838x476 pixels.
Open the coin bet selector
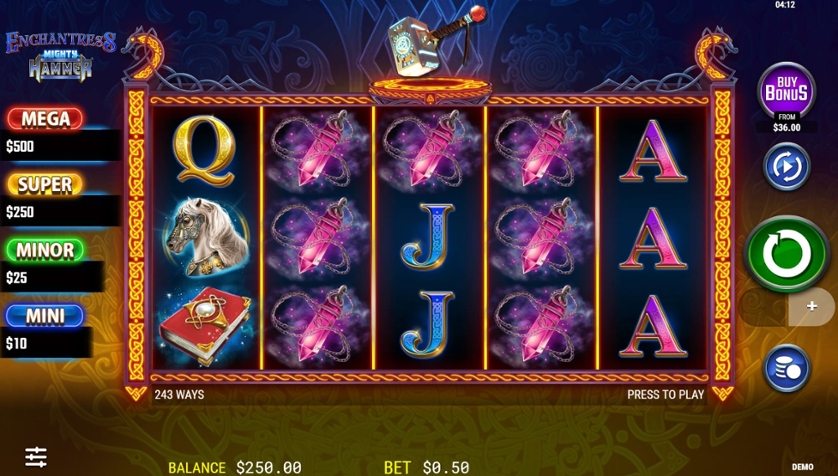click(786, 368)
